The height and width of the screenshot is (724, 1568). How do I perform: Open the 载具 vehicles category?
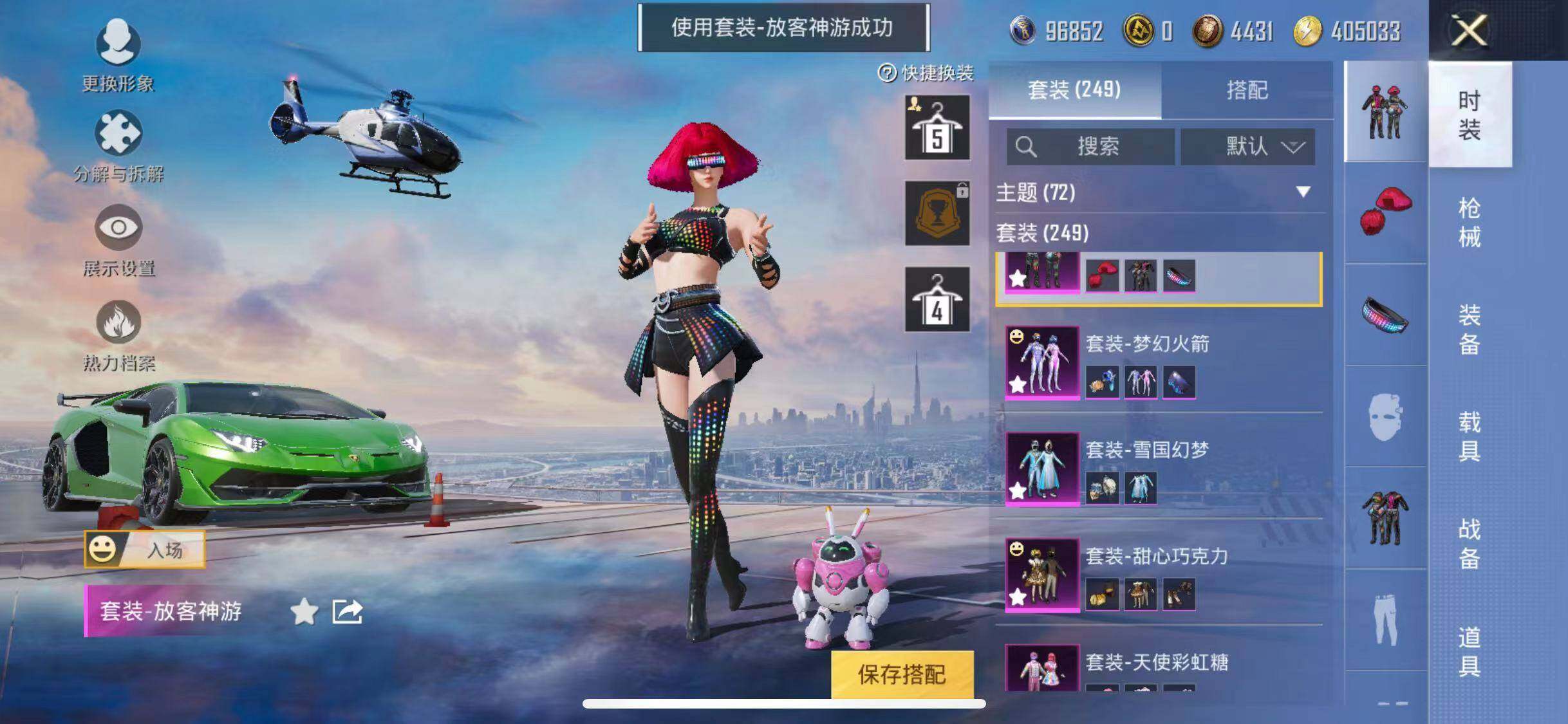pyautogui.click(x=1469, y=436)
